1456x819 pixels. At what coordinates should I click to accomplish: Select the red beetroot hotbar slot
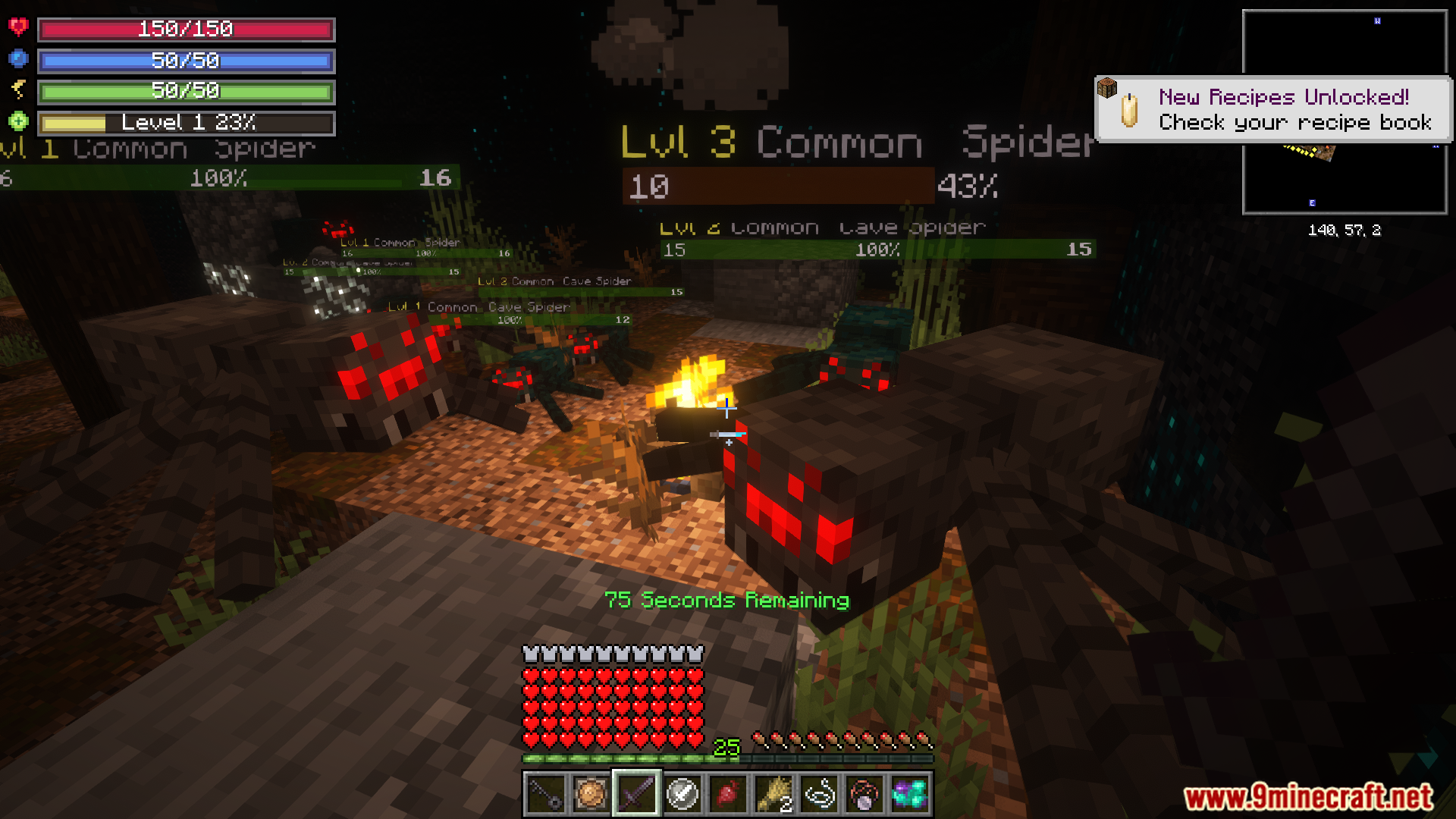tap(727, 794)
